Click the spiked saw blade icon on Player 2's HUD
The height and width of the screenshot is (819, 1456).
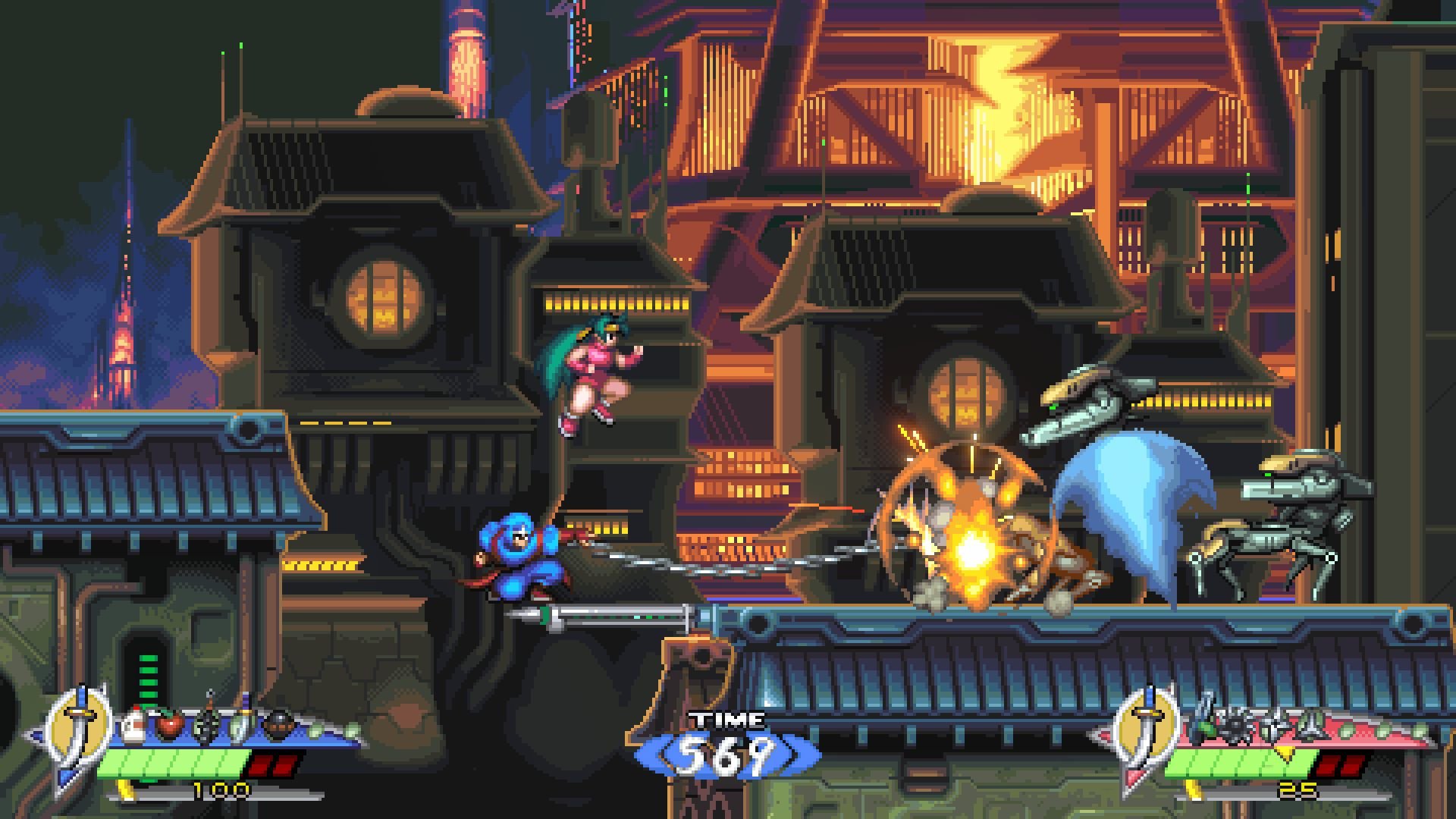tap(1234, 723)
